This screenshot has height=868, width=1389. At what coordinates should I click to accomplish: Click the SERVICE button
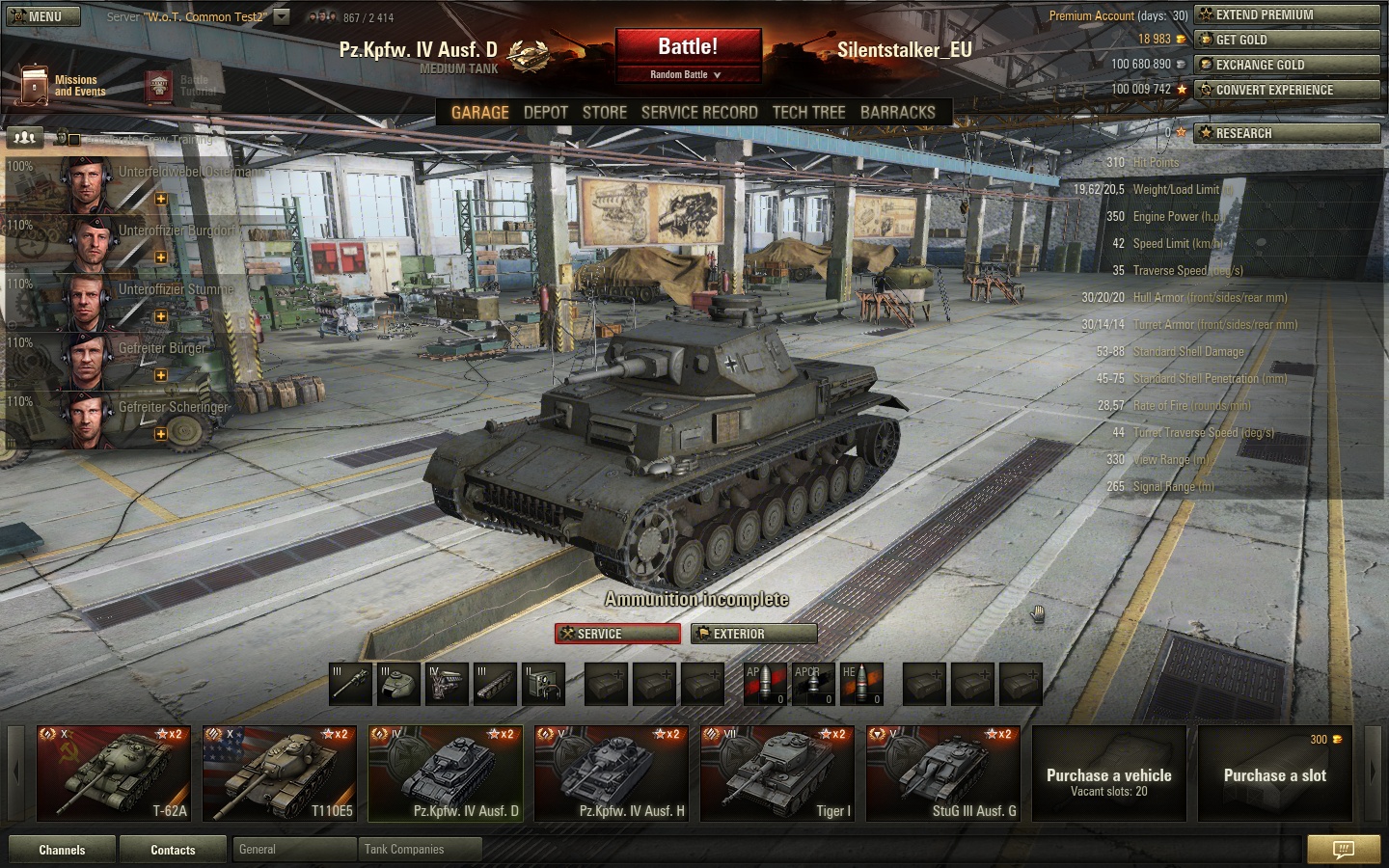[x=617, y=634]
